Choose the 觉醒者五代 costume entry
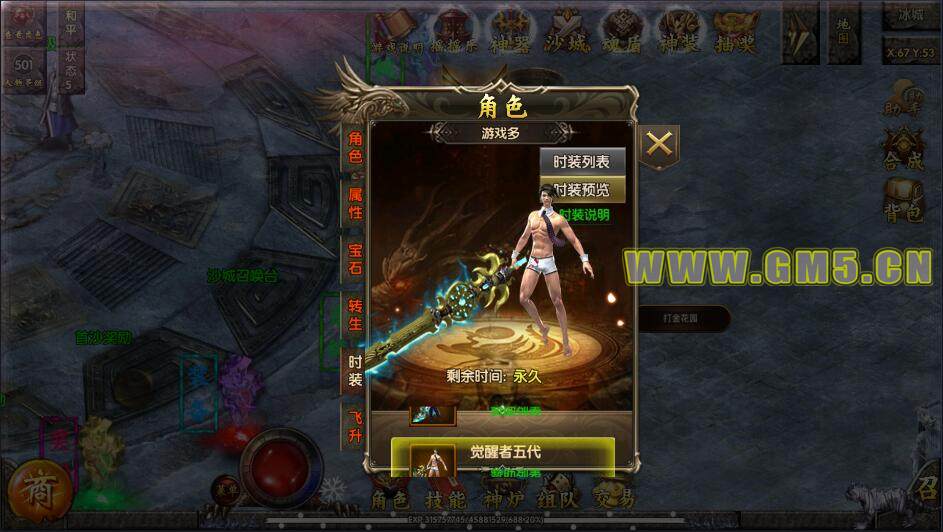The height and width of the screenshot is (532, 943). (x=503, y=453)
